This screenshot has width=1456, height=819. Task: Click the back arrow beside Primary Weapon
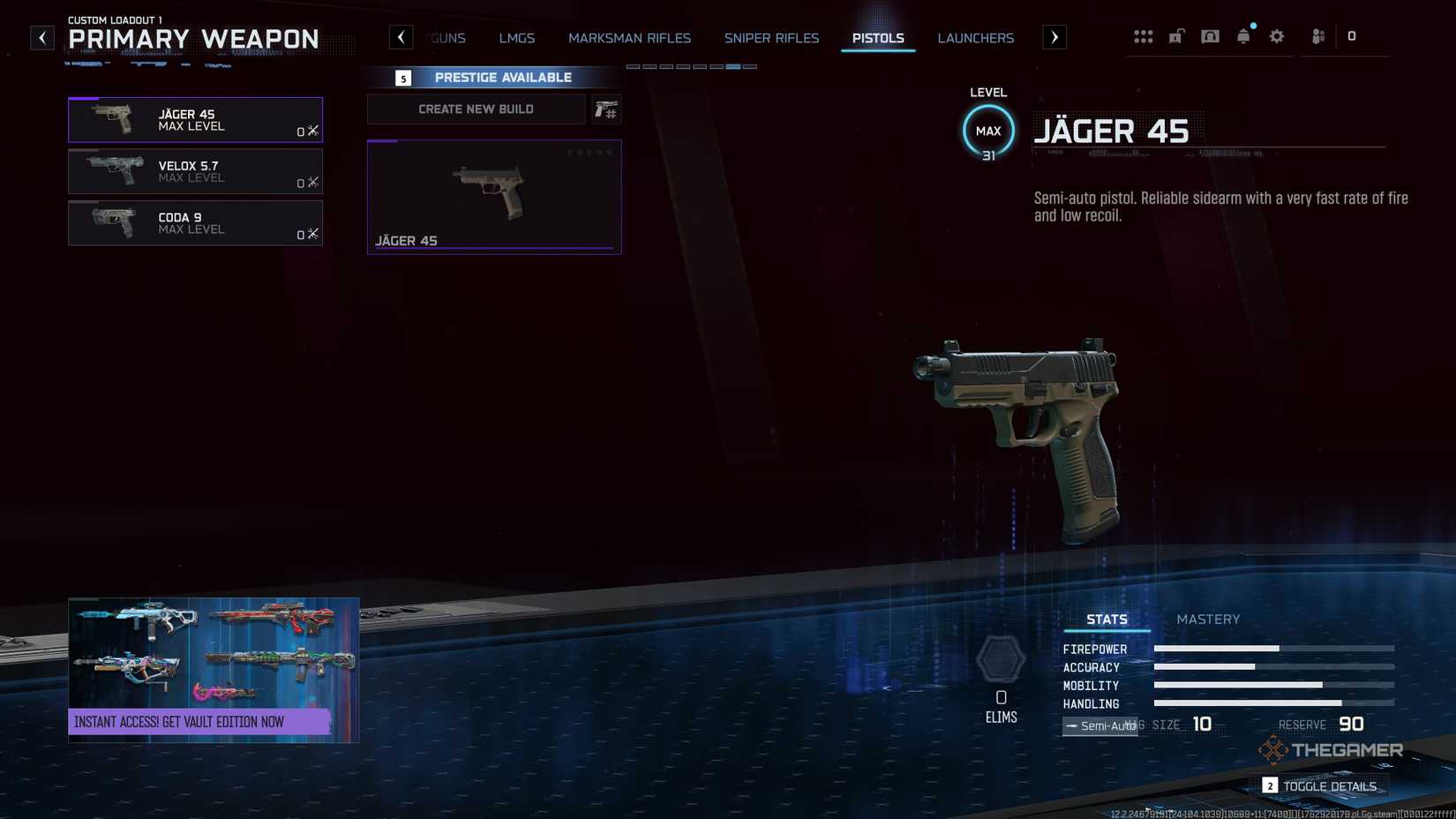(x=41, y=37)
